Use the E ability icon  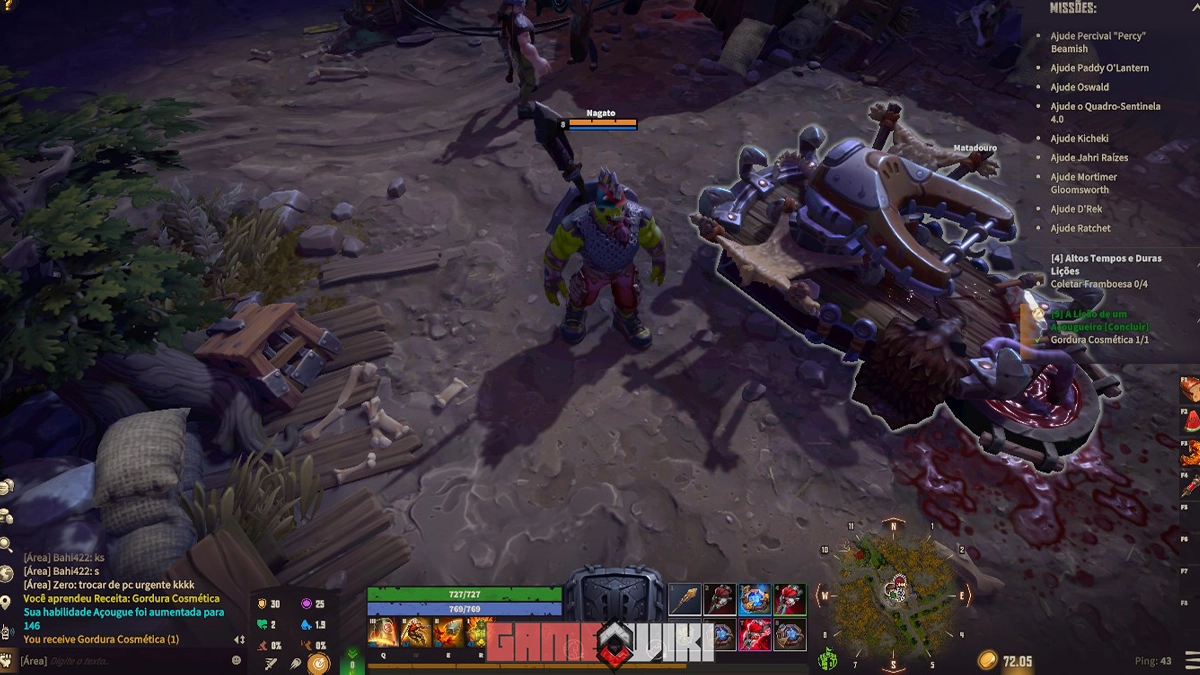click(448, 632)
